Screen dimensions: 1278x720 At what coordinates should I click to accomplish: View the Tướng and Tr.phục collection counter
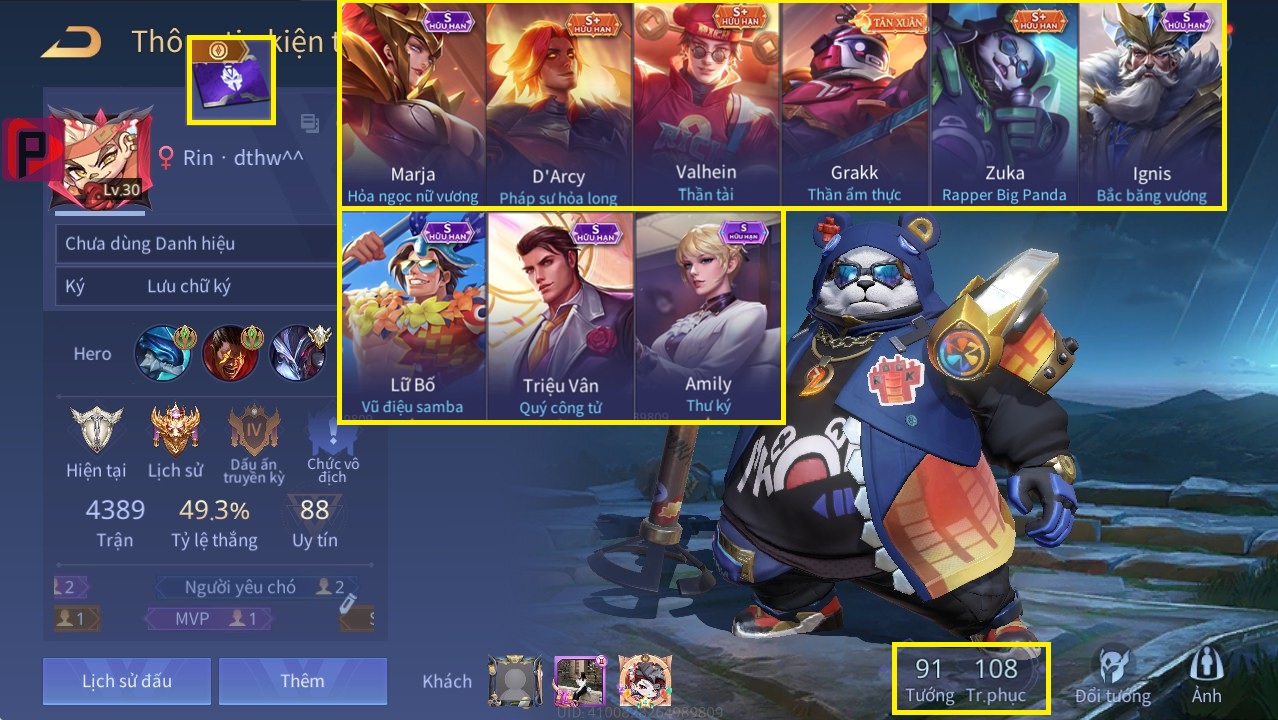tap(970, 678)
